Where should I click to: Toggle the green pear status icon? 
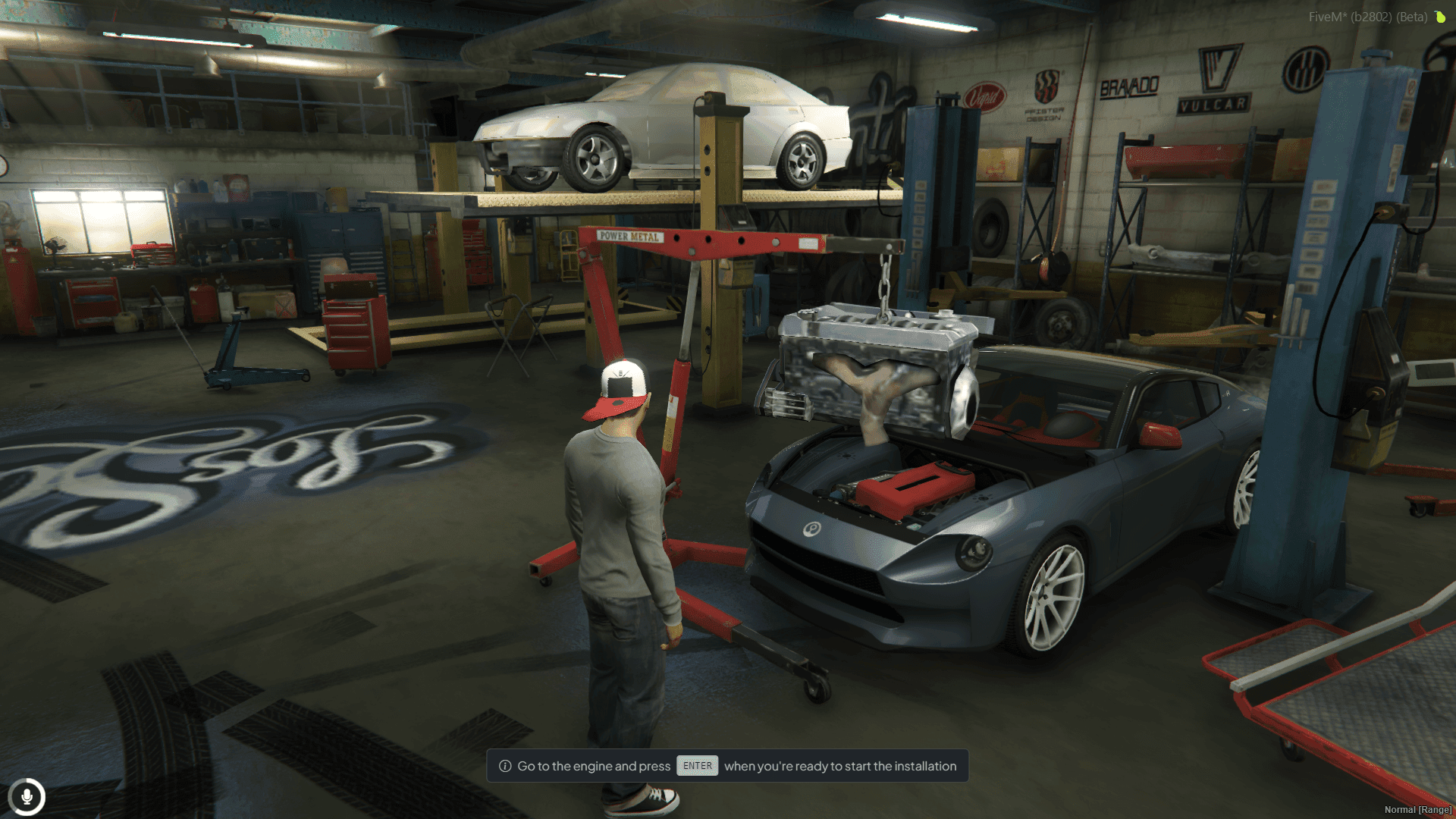click(1440, 17)
